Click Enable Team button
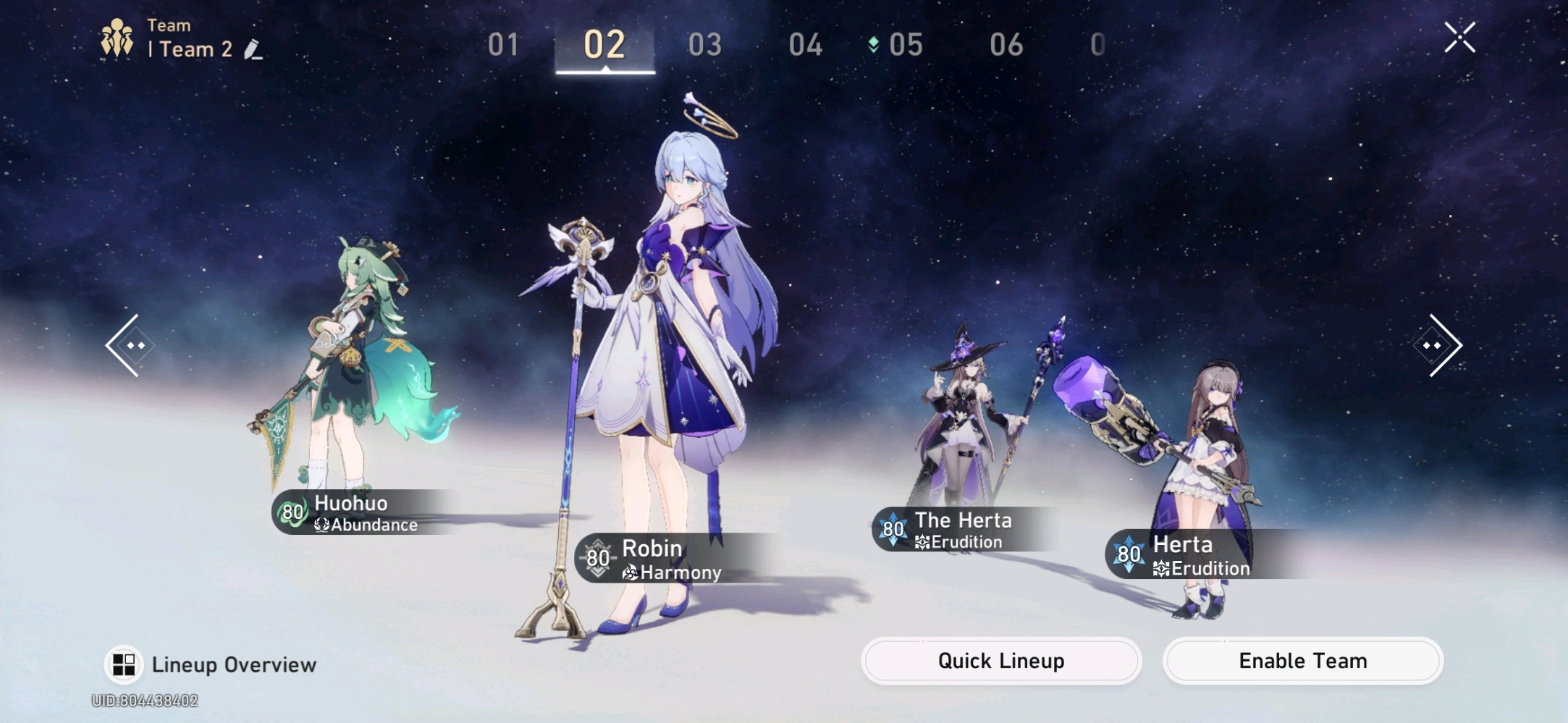This screenshot has height=723, width=1568. 1302,661
